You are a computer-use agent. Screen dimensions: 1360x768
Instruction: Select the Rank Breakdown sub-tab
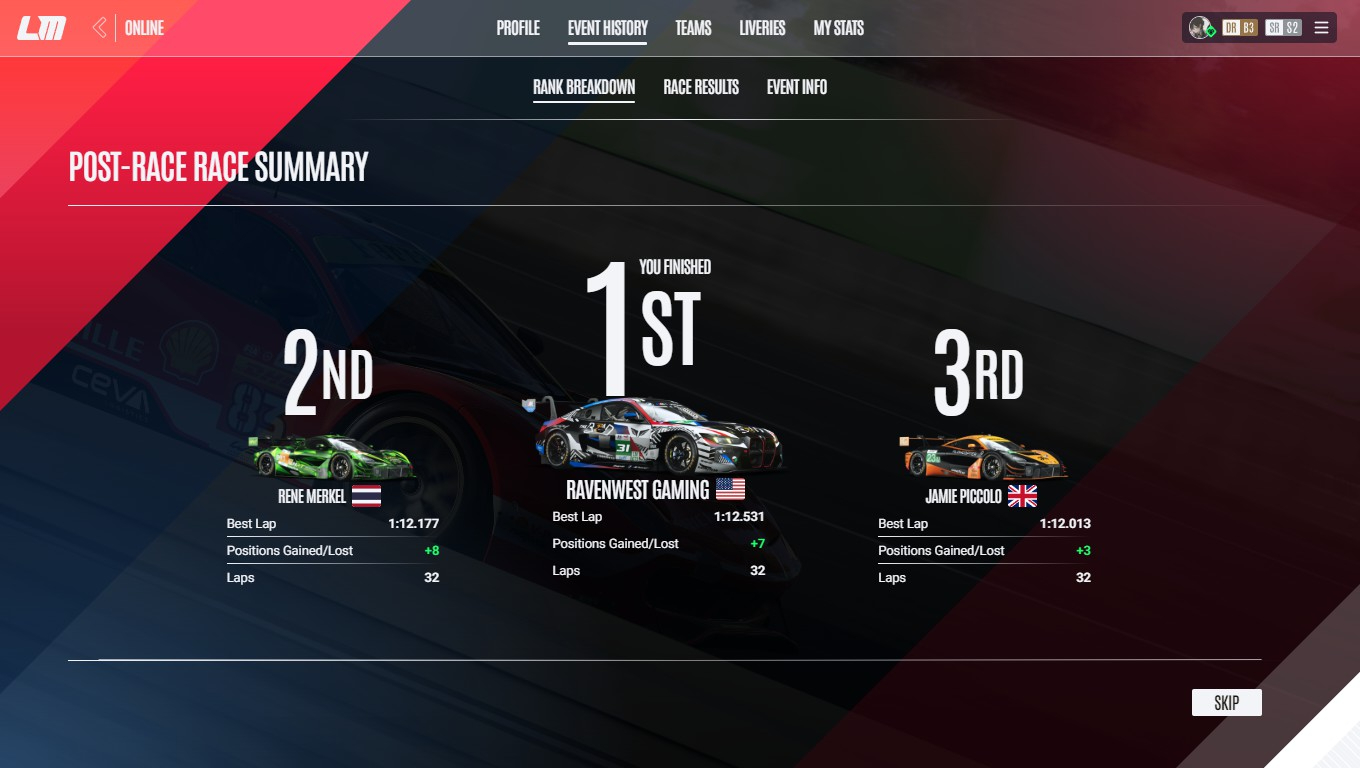584,87
